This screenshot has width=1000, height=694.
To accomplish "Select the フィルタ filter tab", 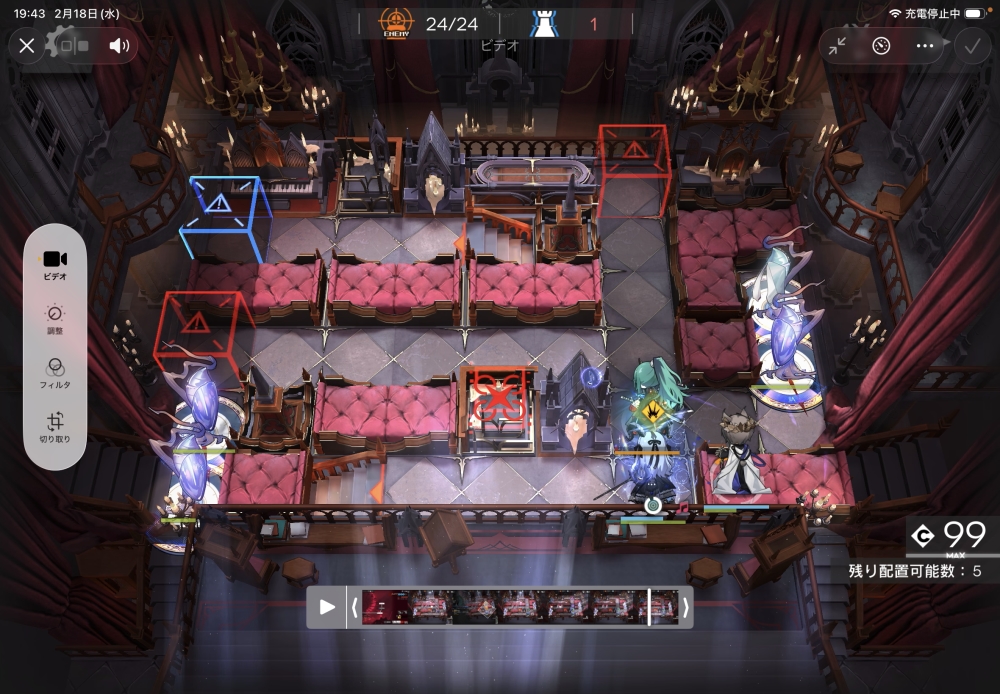I will click(56, 373).
